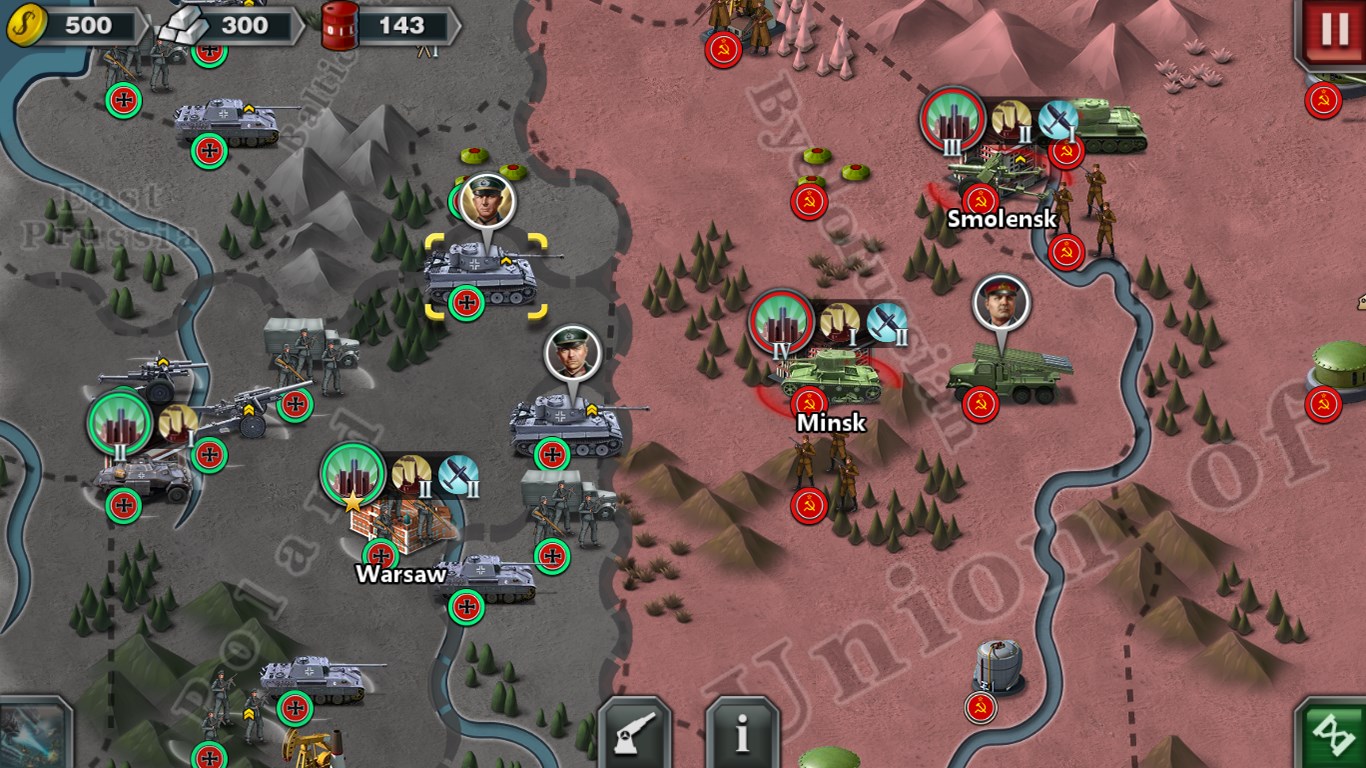Target the Soviet tank at Minsk

828,376
